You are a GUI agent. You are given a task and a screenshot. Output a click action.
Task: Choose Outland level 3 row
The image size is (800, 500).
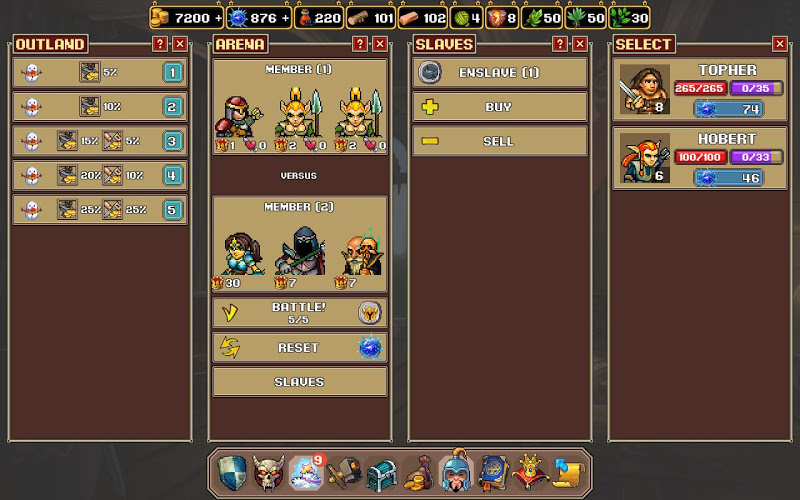100,141
